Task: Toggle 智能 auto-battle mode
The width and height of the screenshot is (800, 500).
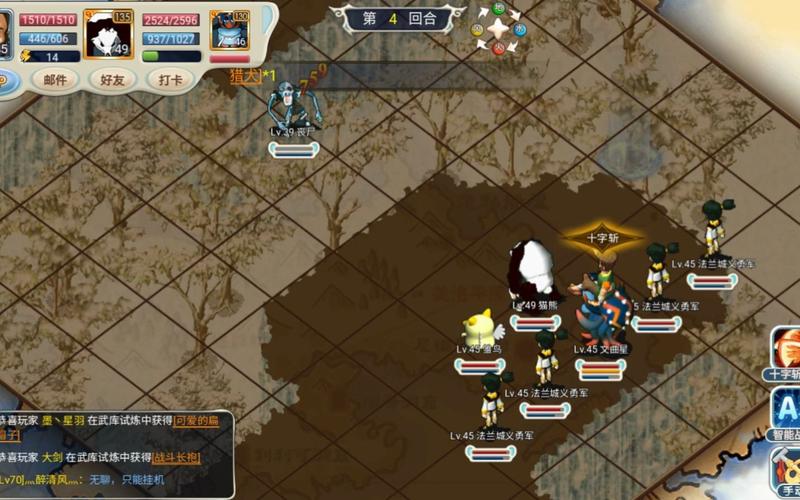Action: pos(785,412)
